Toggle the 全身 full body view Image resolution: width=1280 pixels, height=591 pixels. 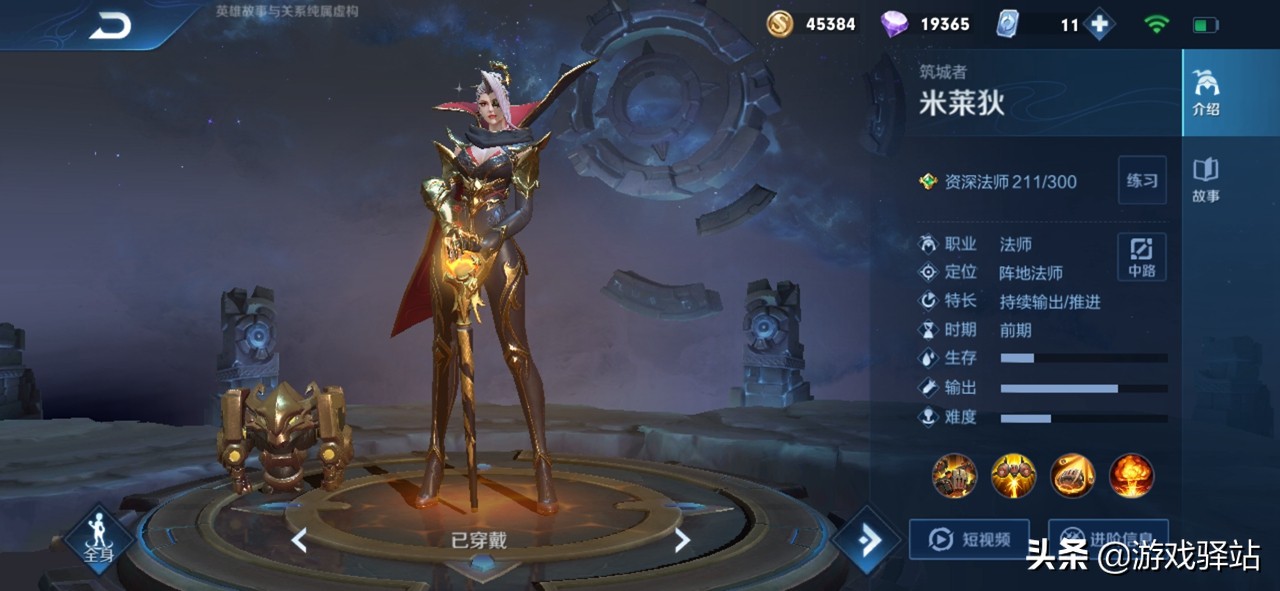coord(99,540)
